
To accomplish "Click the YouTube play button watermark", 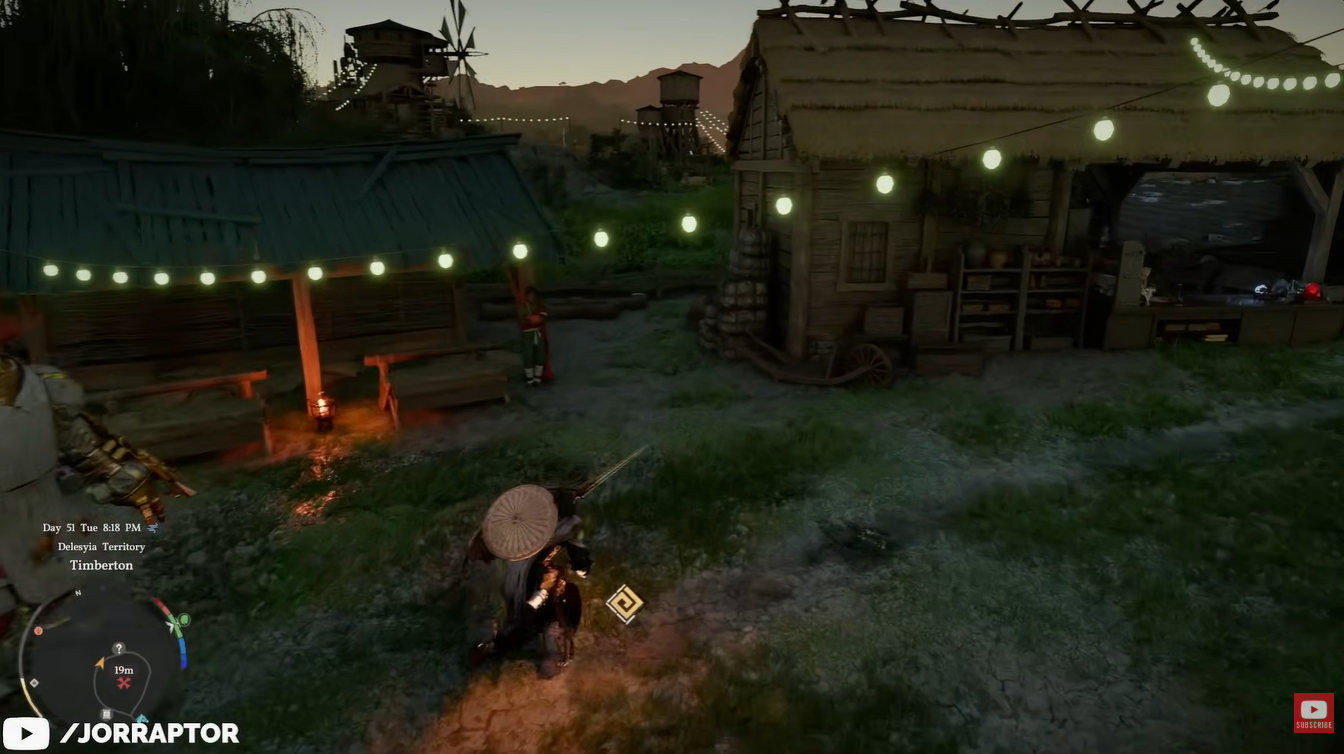I will point(27,733).
